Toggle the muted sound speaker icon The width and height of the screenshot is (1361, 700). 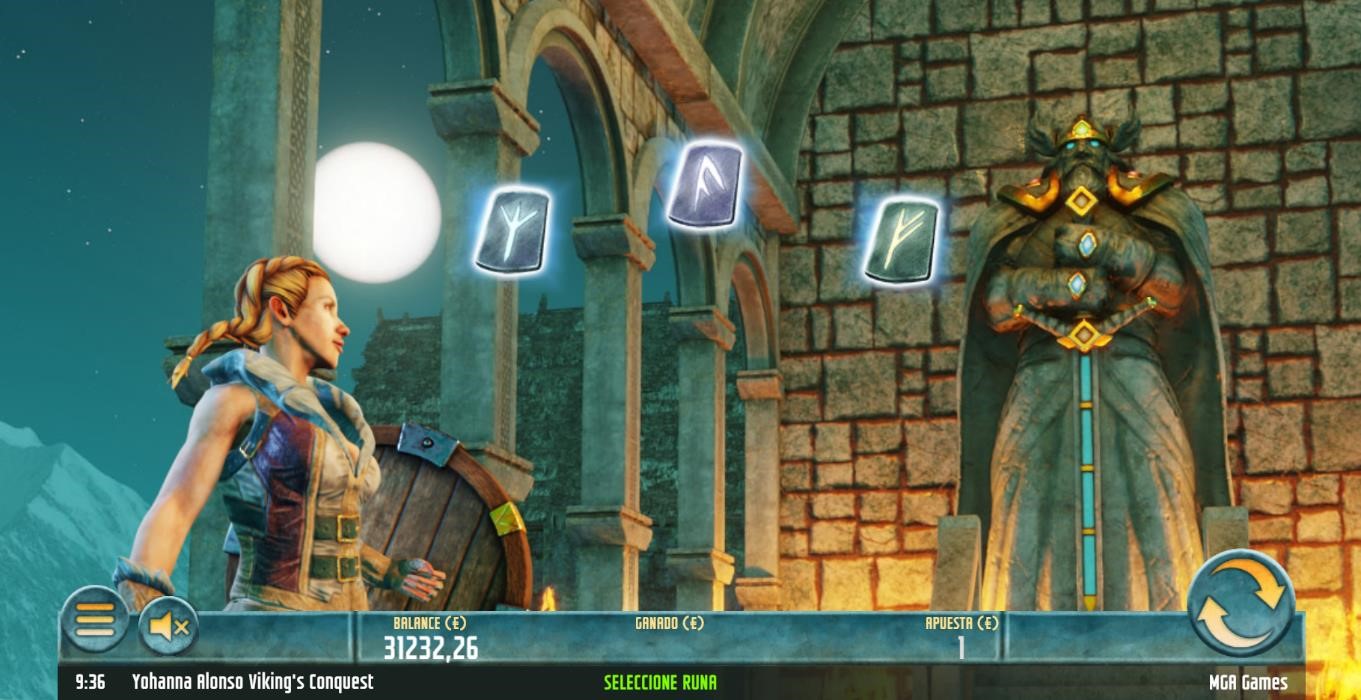point(168,626)
